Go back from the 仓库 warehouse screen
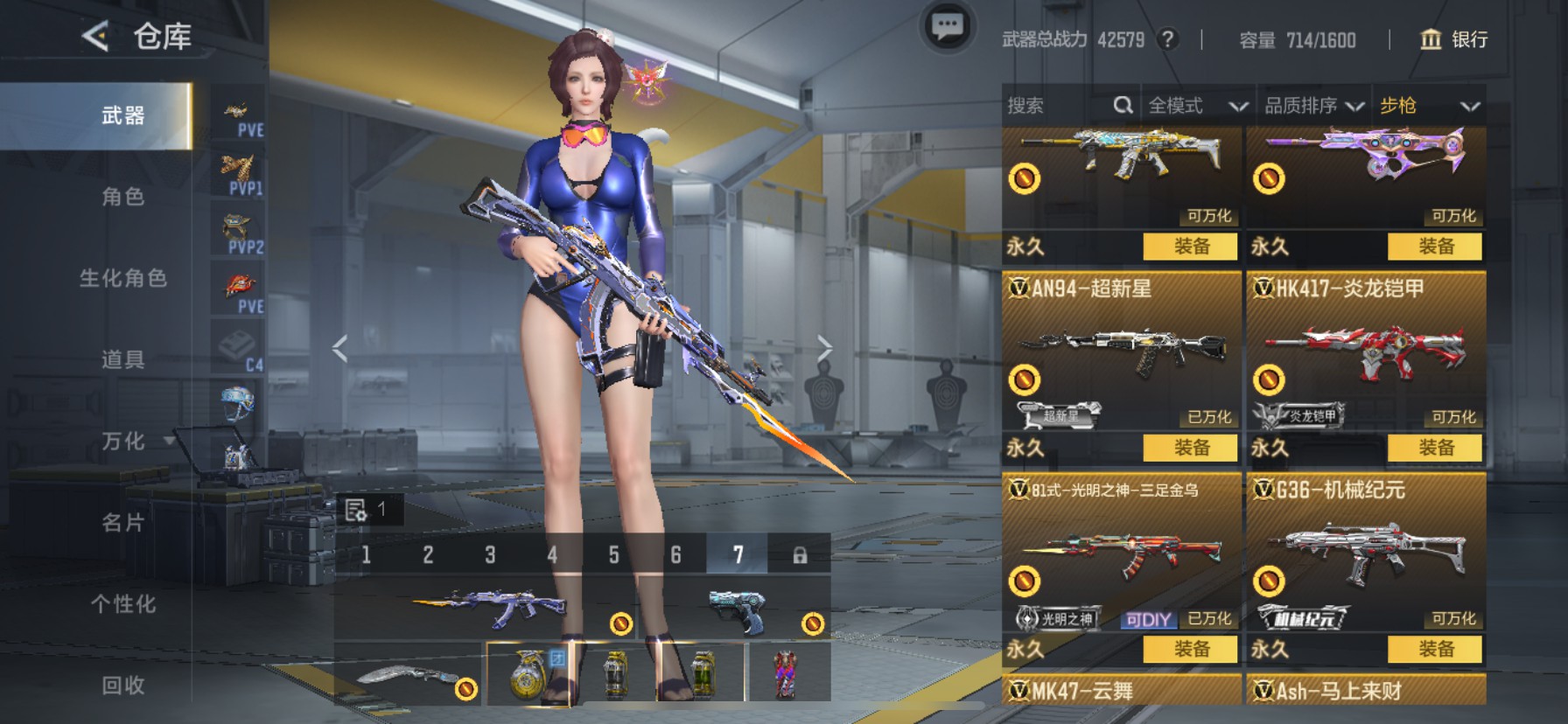This screenshot has width=1568, height=724. pos(94,37)
